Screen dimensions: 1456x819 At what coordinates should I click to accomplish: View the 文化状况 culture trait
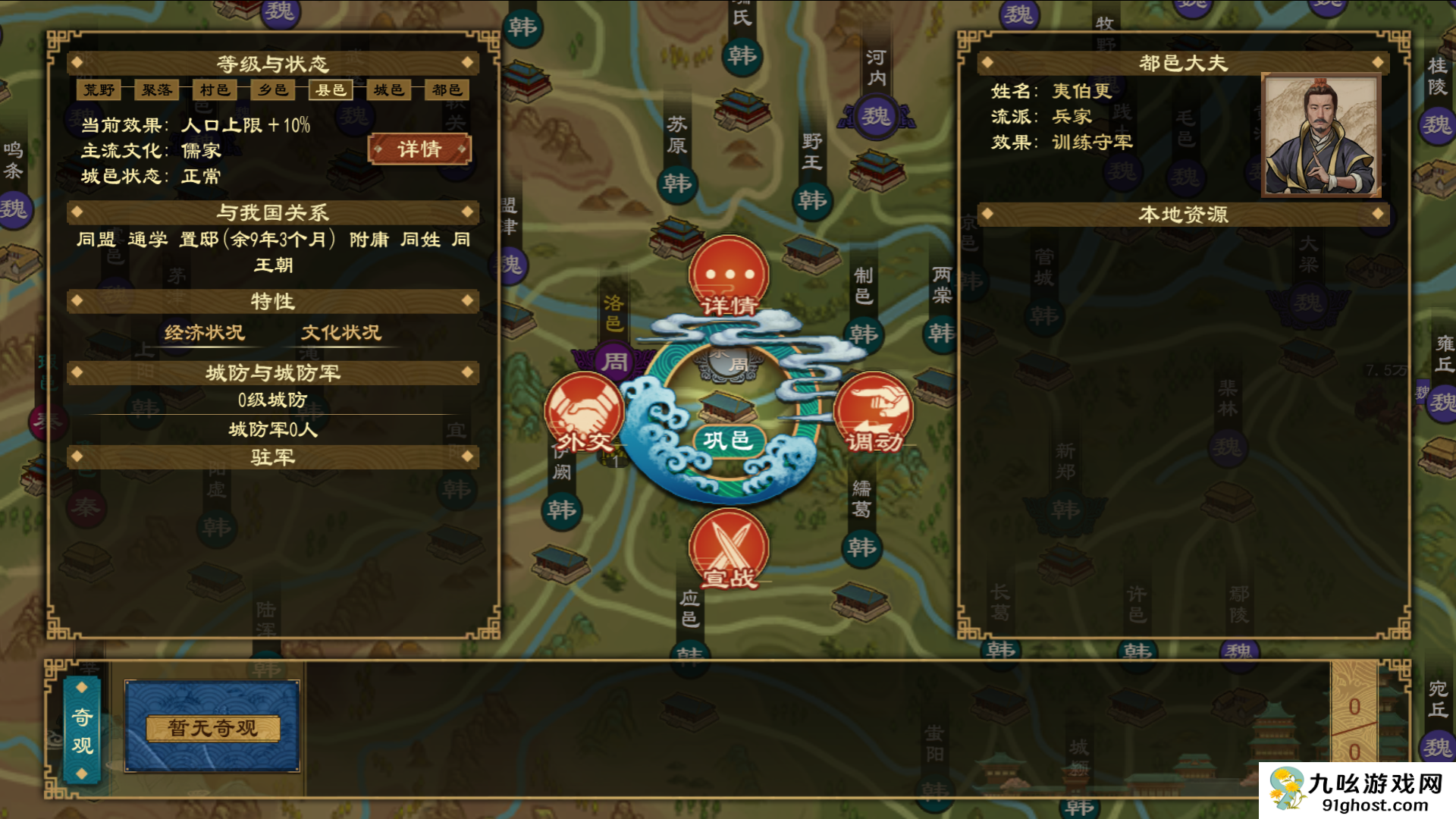(341, 333)
